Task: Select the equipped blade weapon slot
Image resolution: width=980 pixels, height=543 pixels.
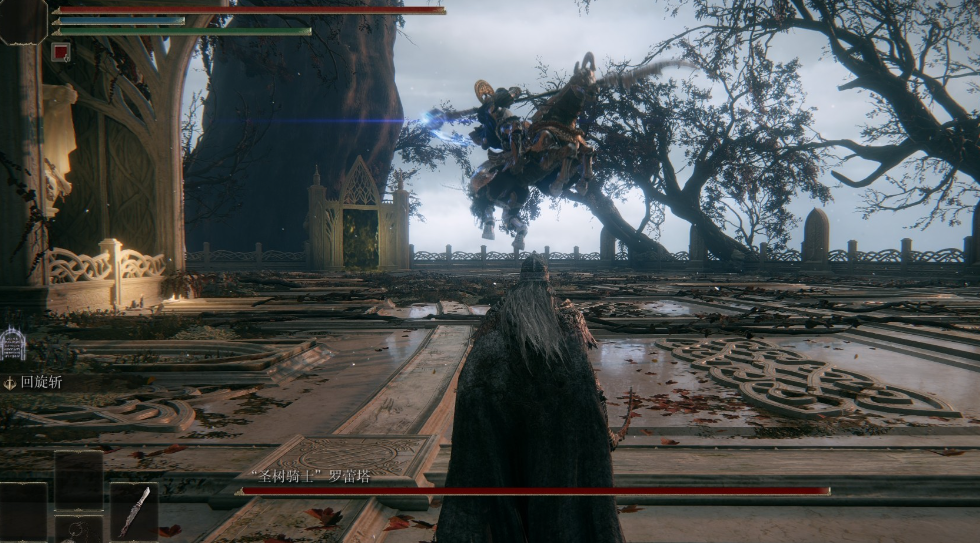Action: [134, 510]
